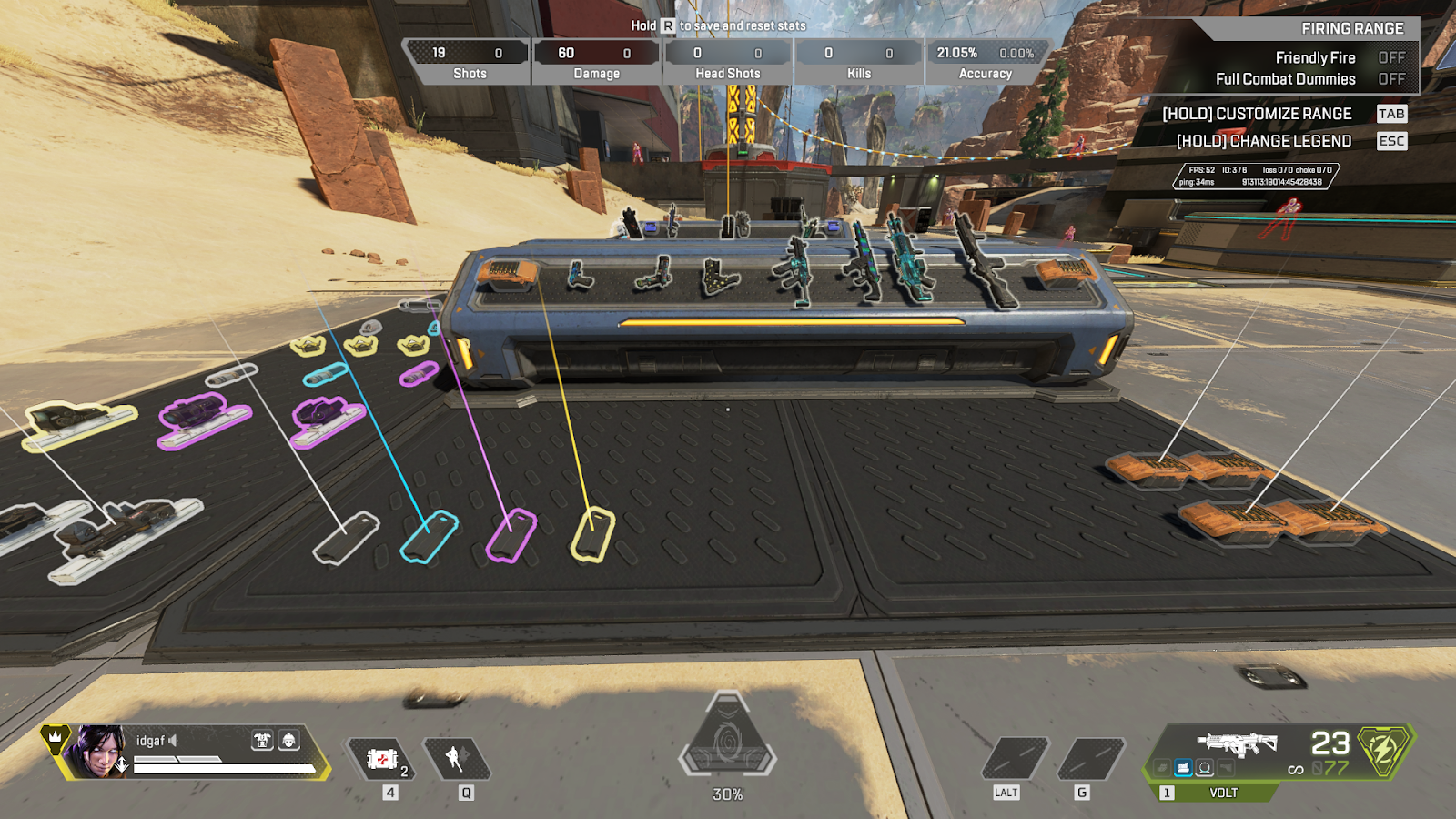The height and width of the screenshot is (819, 1456).
Task: Click the ultimate ability charge icon
Action: click(x=727, y=744)
